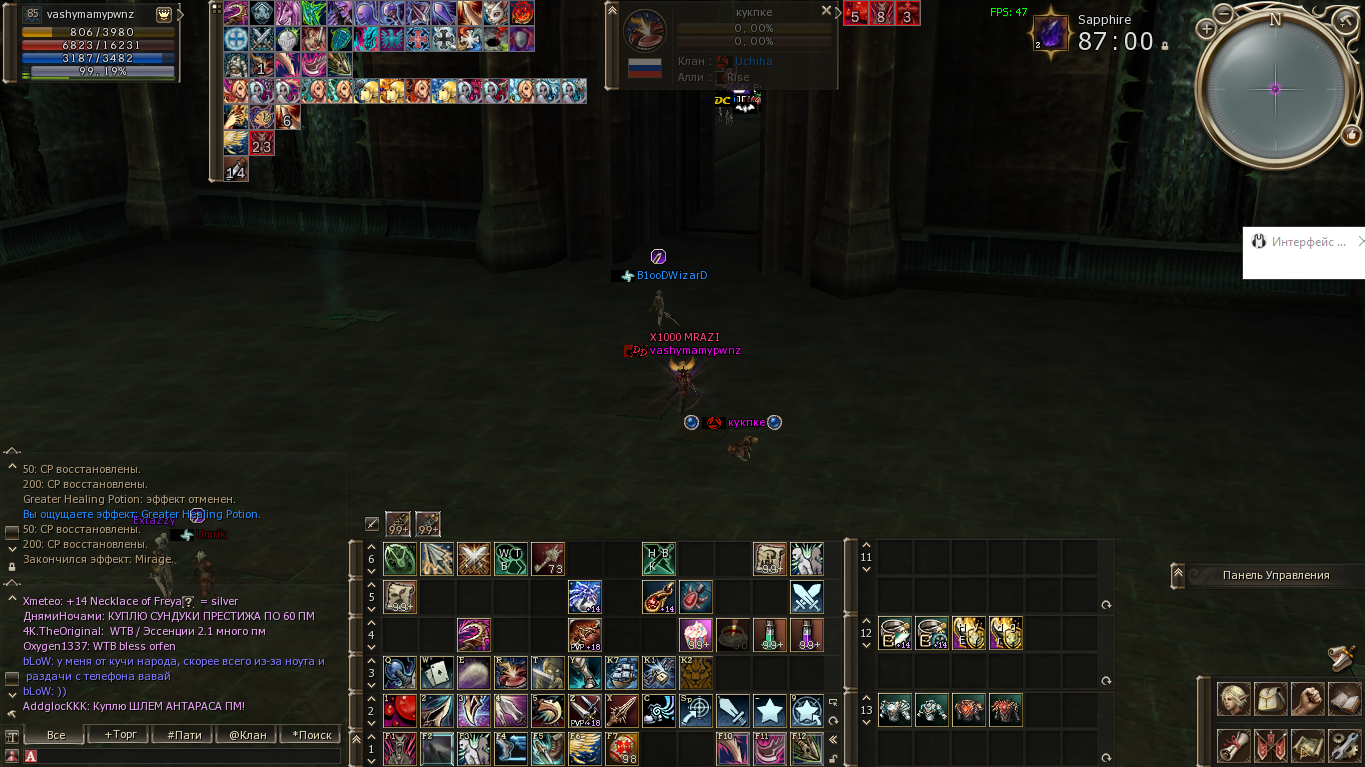Expand the Интерфейс side panel chevron

[x=1360, y=241]
